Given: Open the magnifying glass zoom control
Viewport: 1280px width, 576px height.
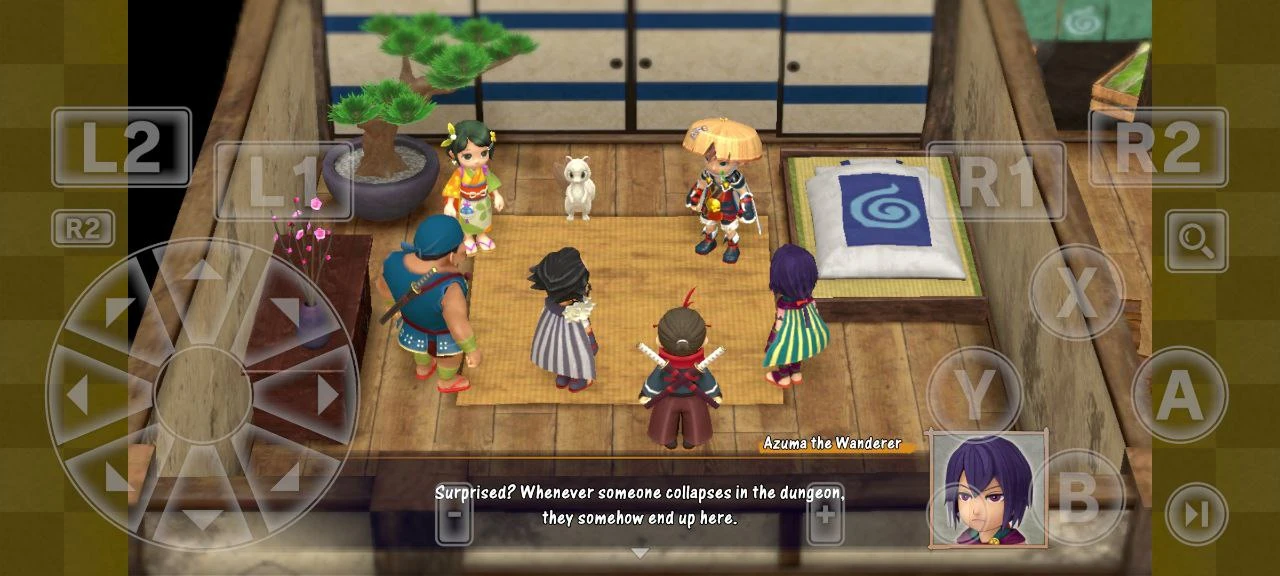Looking at the screenshot, I should click(1196, 241).
